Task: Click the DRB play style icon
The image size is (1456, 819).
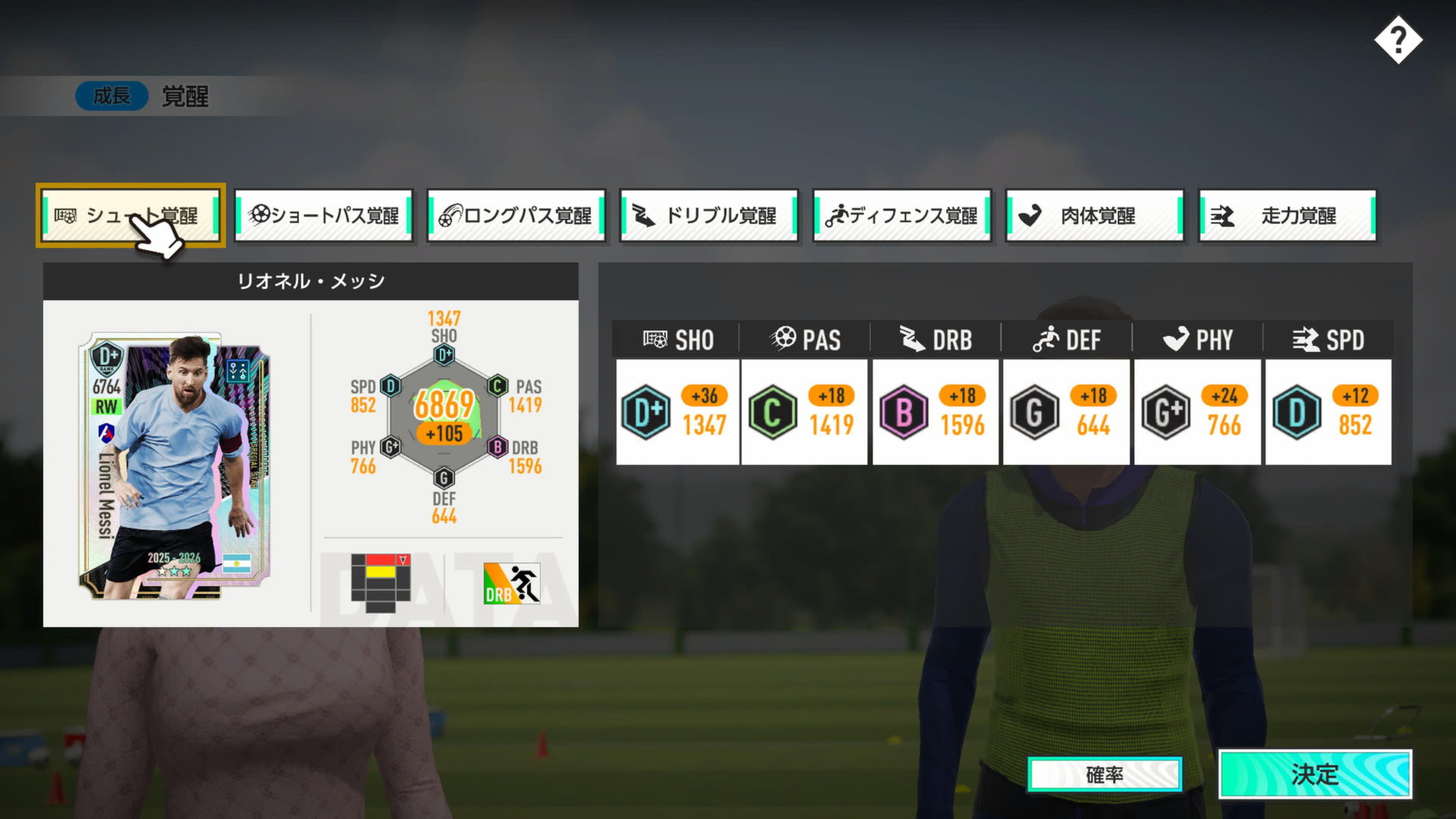Action: pos(512,583)
